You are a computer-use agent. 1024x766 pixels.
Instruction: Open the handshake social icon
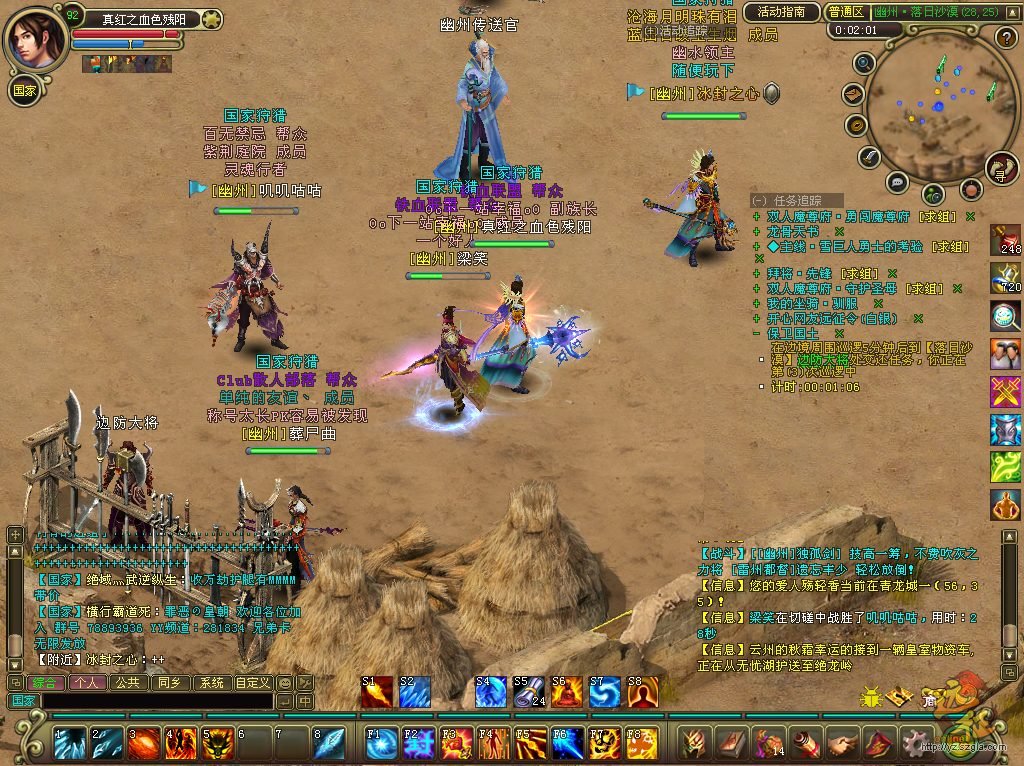843,743
